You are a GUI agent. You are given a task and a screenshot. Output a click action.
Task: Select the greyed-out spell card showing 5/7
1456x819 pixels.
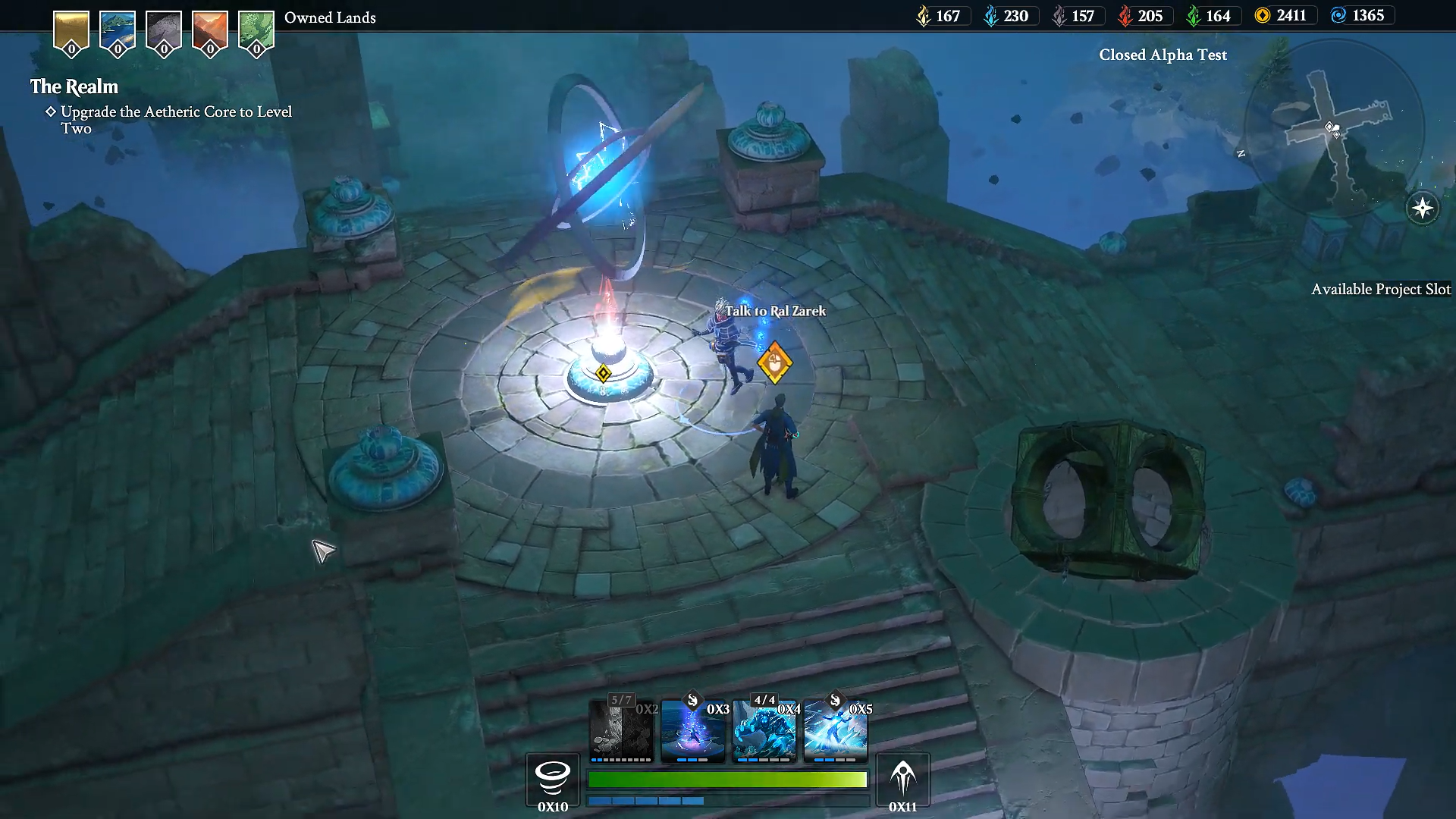point(621,730)
